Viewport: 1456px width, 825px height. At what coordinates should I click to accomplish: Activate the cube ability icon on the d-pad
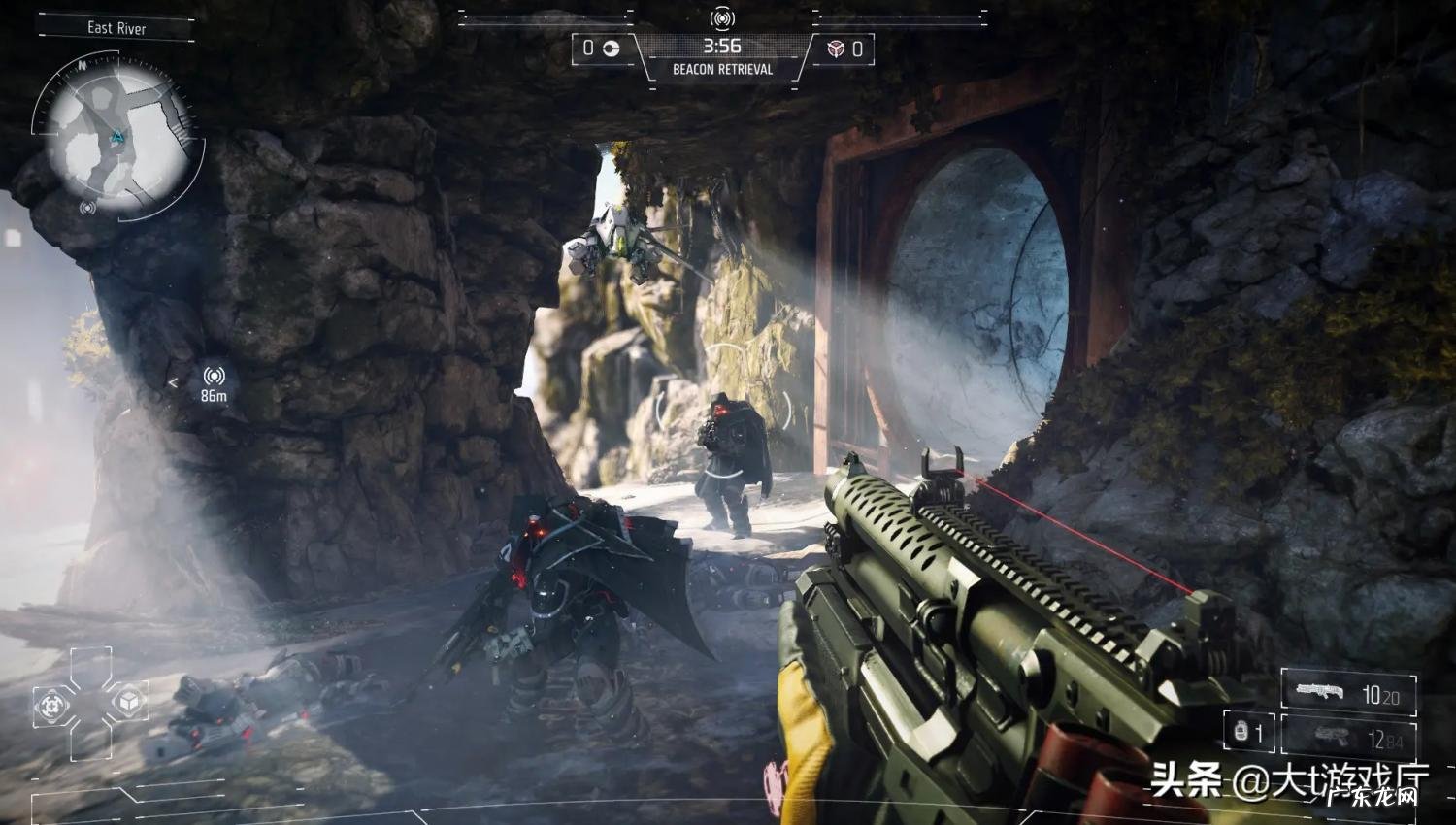127,700
